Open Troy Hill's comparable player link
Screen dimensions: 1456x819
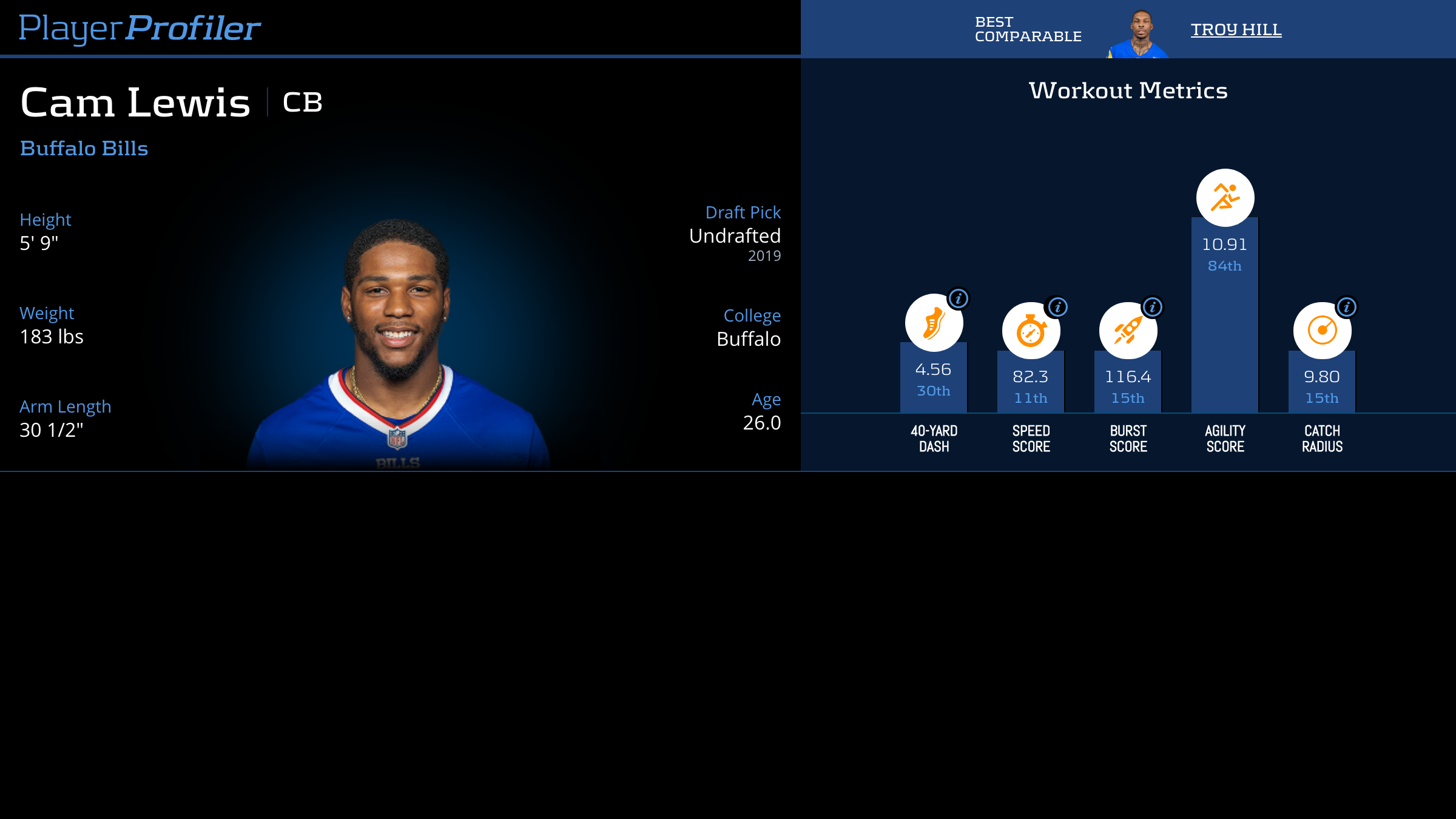coord(1236,29)
